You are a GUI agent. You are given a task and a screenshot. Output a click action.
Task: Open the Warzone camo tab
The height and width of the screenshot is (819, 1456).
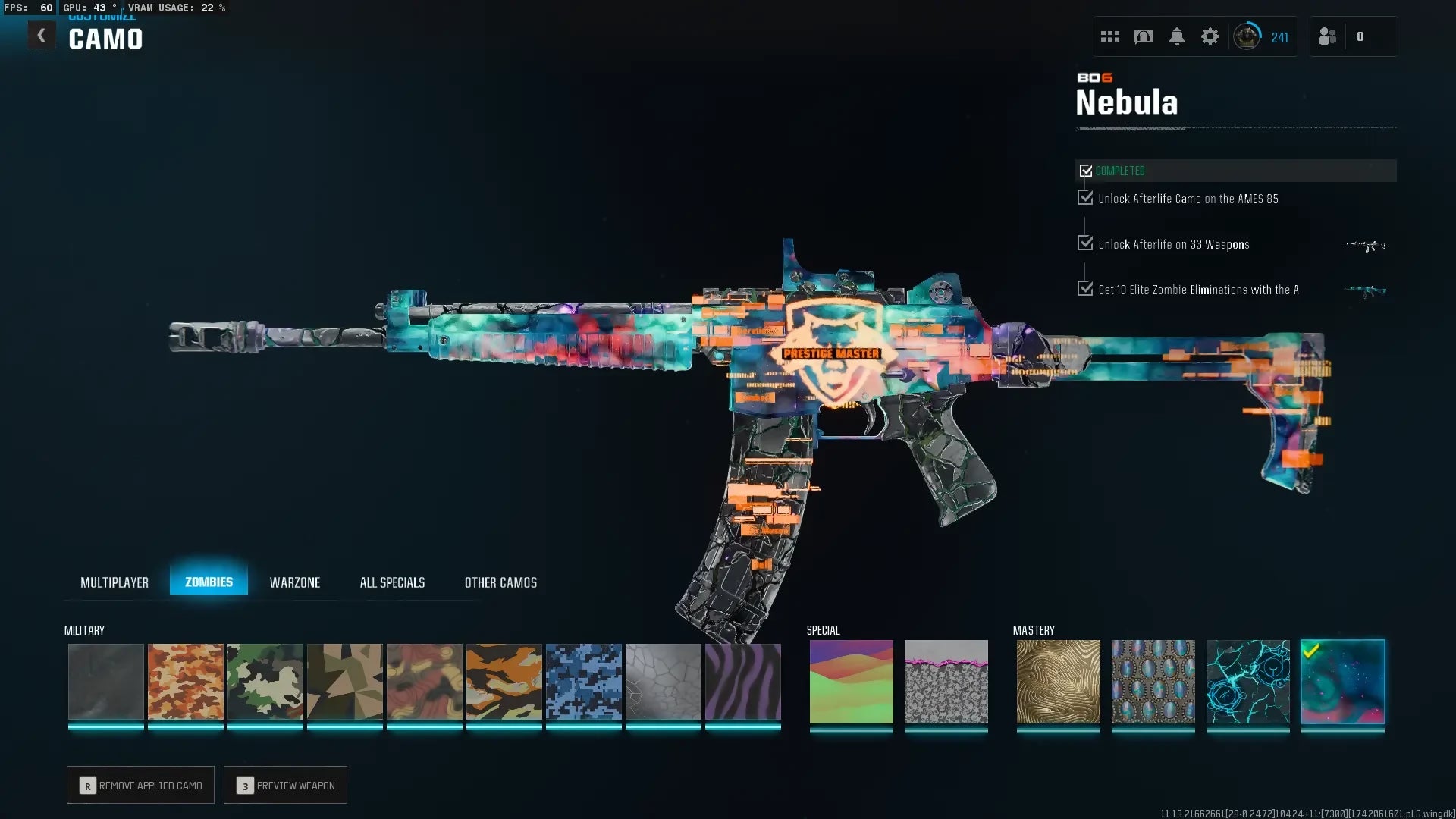click(x=295, y=582)
